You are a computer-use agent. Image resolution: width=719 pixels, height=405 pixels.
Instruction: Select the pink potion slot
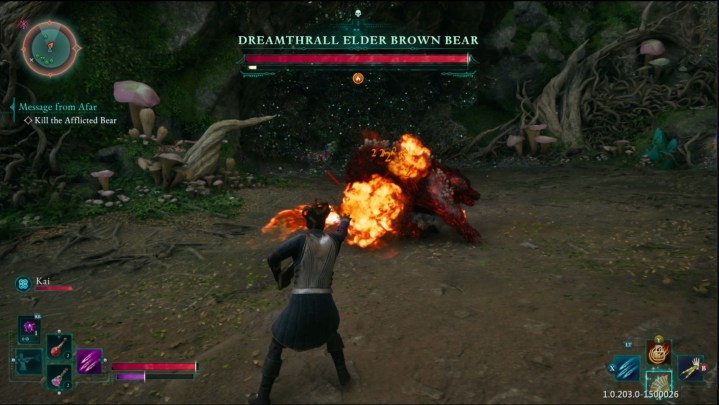click(x=59, y=376)
